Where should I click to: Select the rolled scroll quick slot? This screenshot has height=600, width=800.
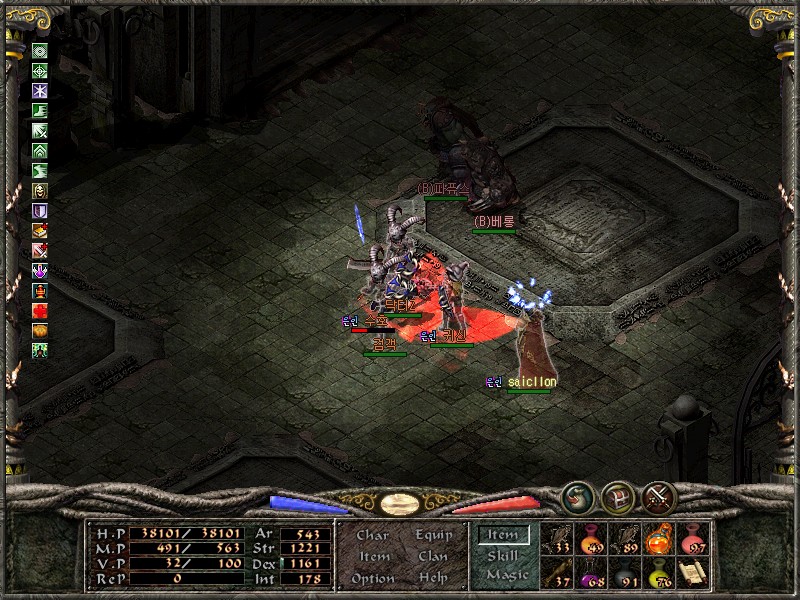[x=692, y=573]
